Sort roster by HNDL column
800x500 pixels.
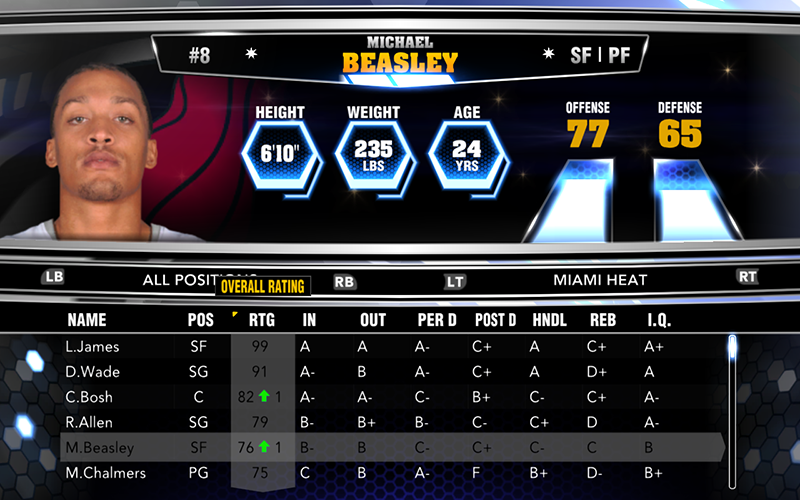(548, 320)
